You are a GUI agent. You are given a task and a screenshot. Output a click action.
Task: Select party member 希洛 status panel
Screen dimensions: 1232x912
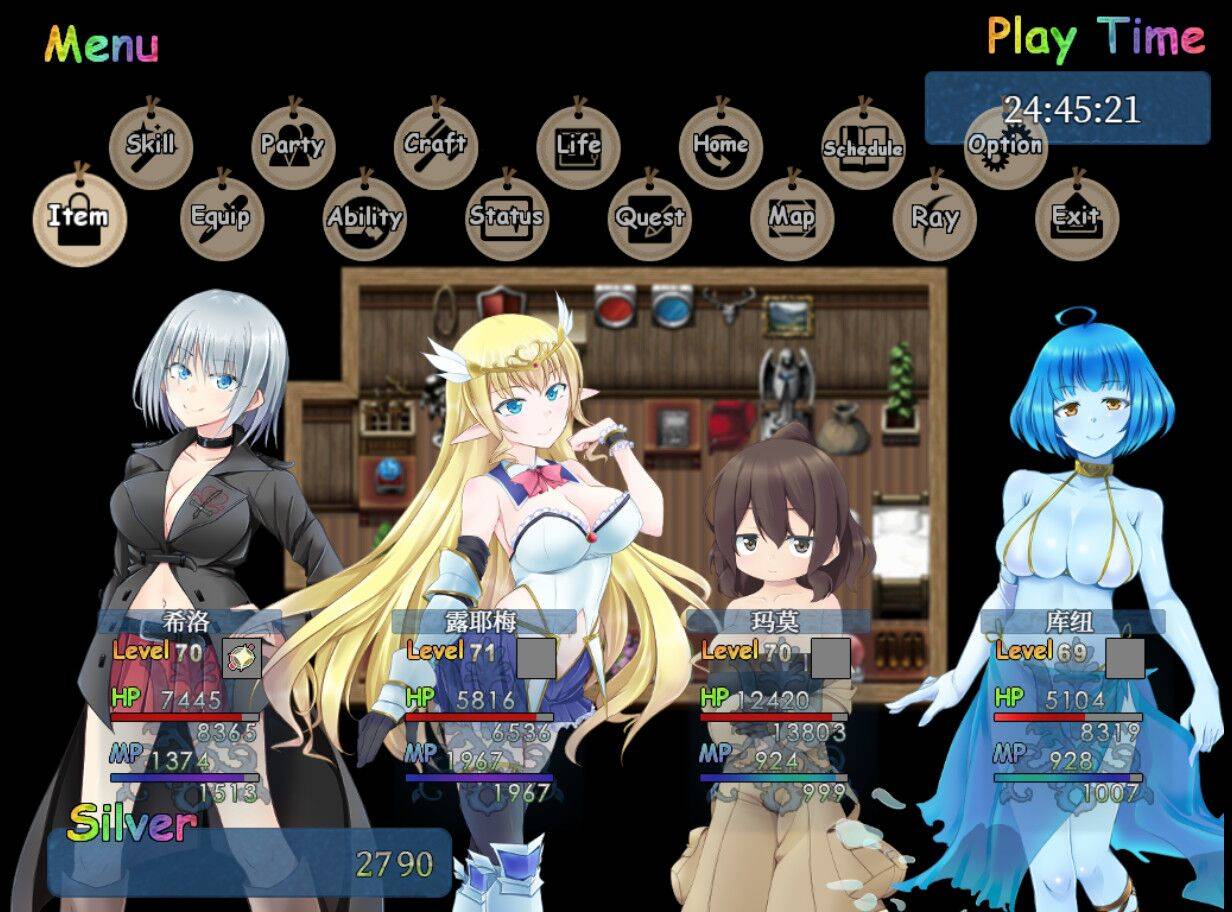(185, 706)
